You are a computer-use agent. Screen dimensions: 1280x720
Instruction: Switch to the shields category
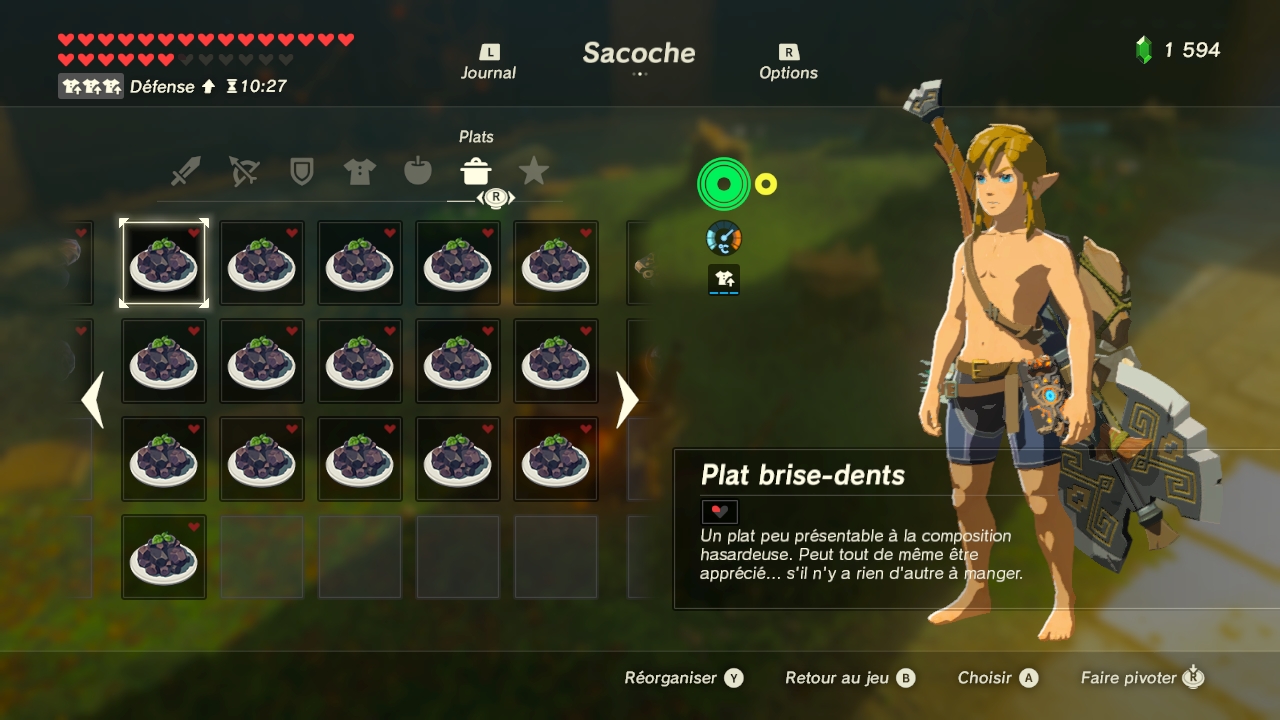click(301, 172)
